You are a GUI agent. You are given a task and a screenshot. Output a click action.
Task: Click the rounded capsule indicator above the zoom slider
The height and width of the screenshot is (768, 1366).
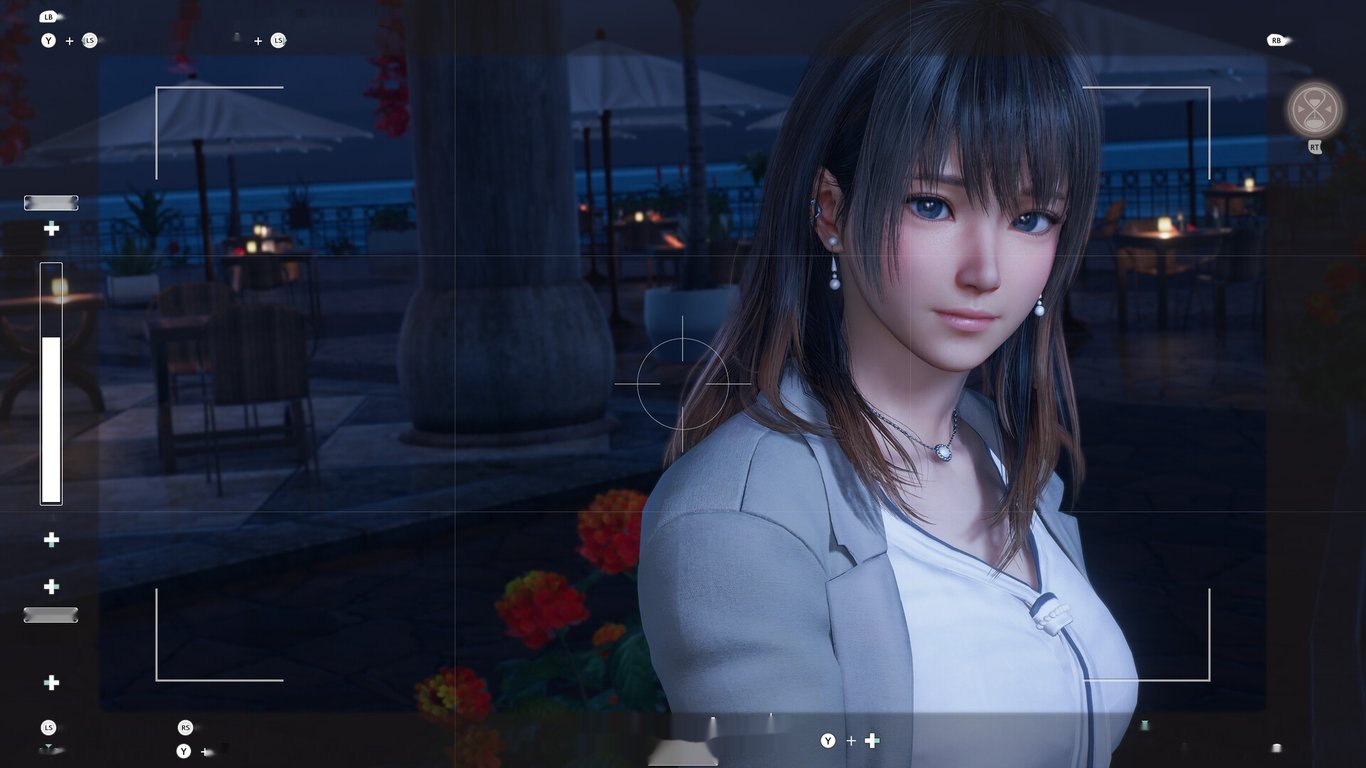tap(51, 202)
